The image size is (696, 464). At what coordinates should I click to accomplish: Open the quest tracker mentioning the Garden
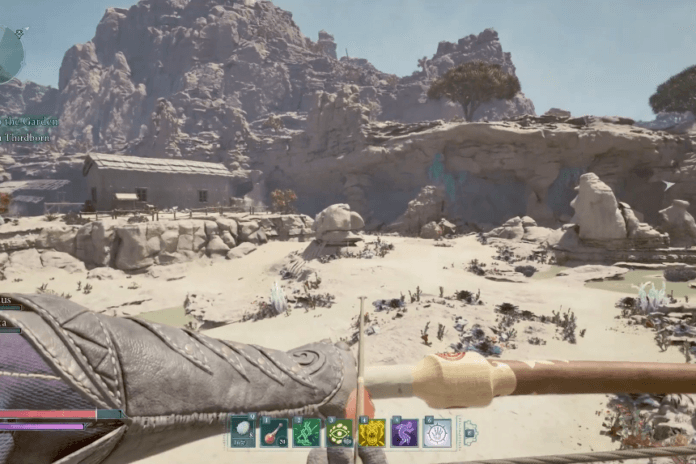pyautogui.click(x=28, y=122)
